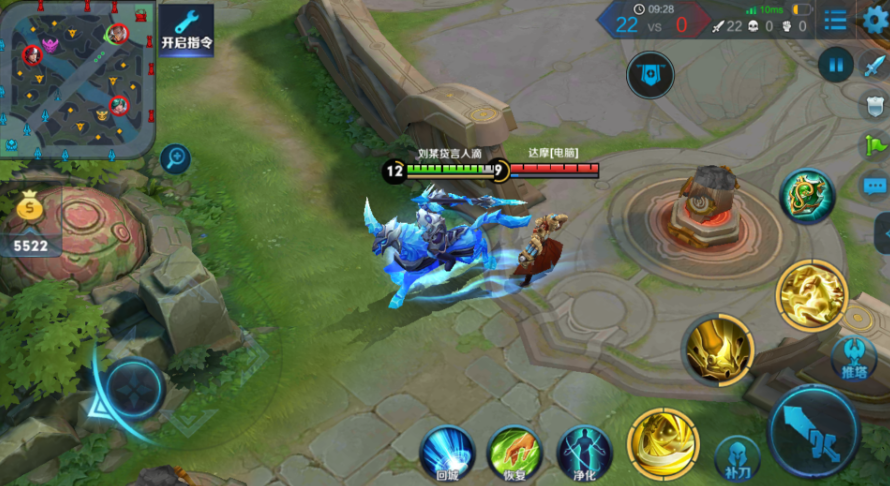The image size is (890, 486).
Task: Trigger the bottom golden swirl skill
Action: click(x=663, y=442)
